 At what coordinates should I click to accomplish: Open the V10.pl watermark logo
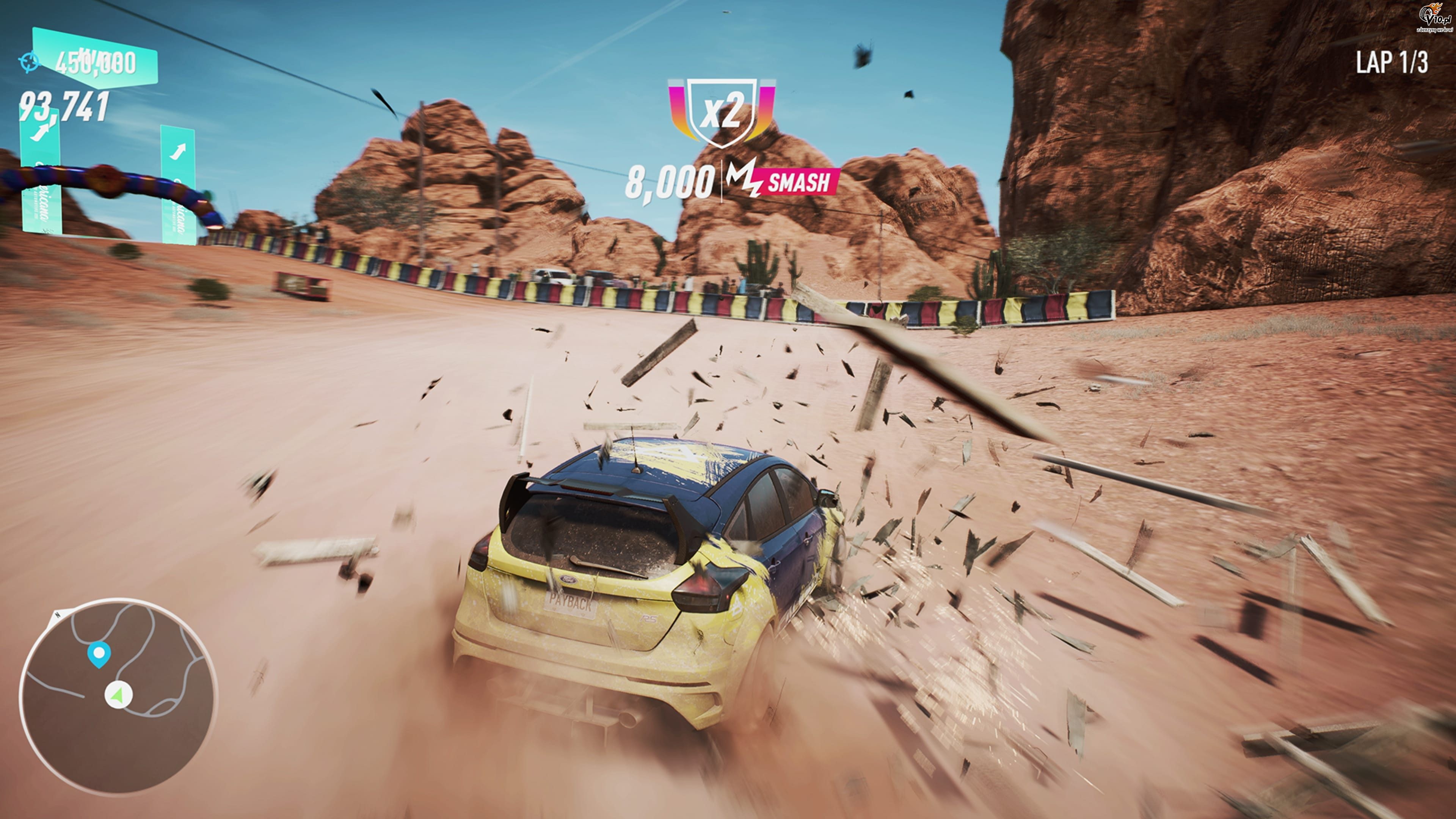pyautogui.click(x=1434, y=17)
